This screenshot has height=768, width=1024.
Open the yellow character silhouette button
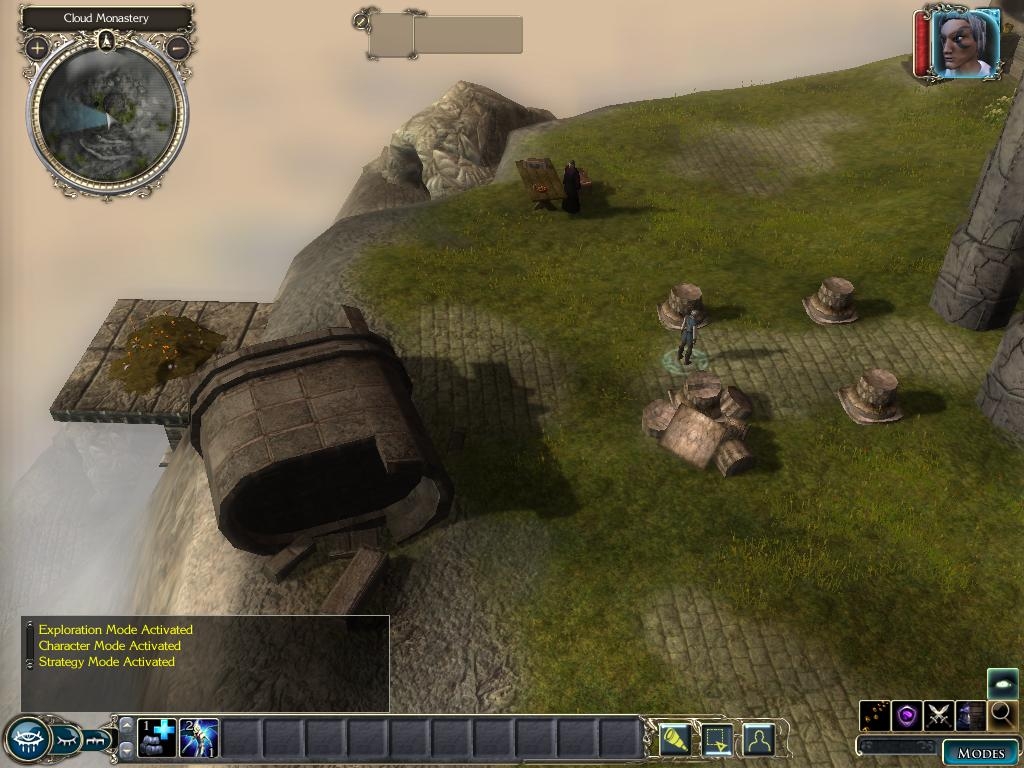[759, 740]
